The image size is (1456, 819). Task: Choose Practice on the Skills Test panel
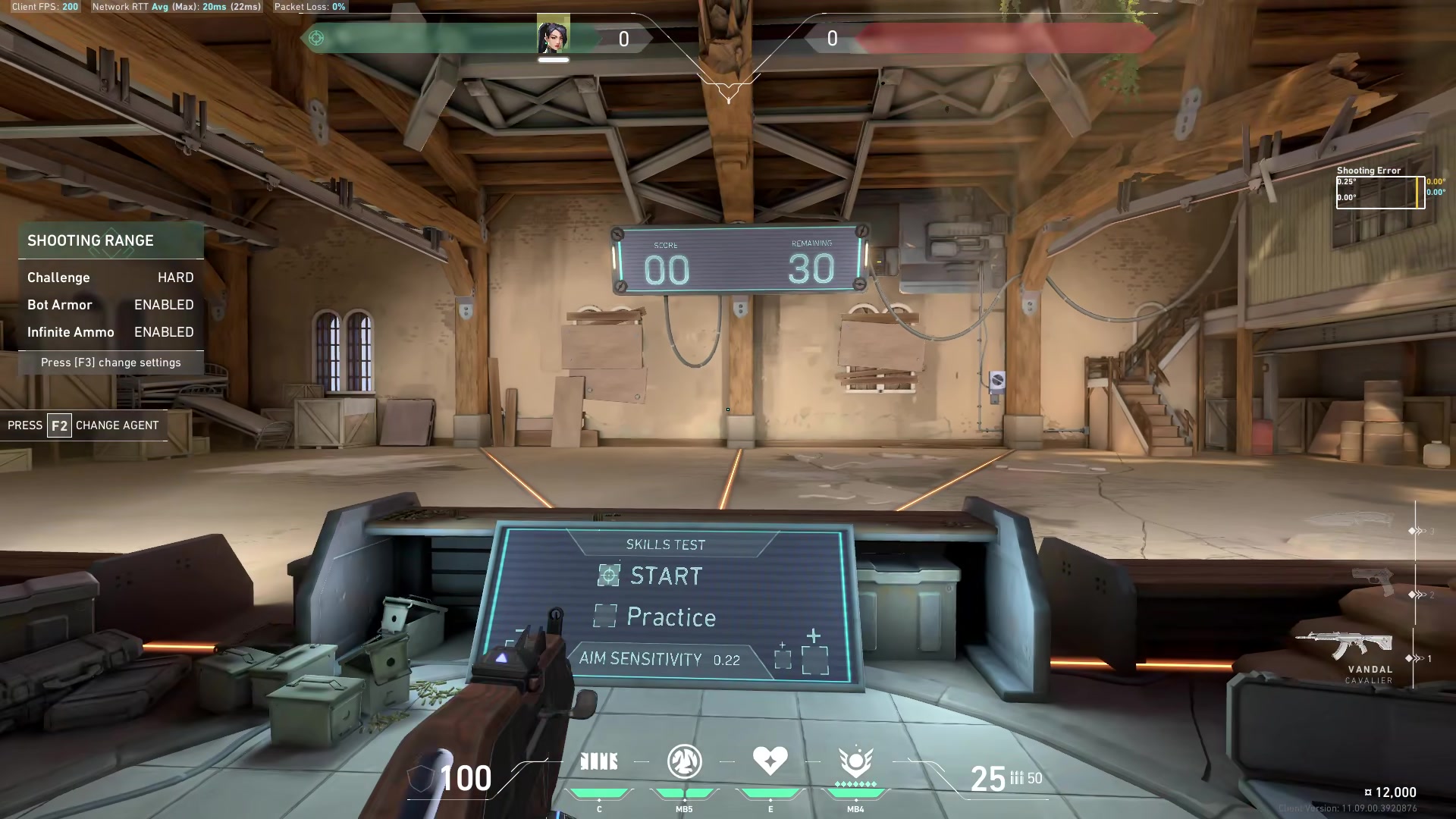pyautogui.click(x=670, y=617)
